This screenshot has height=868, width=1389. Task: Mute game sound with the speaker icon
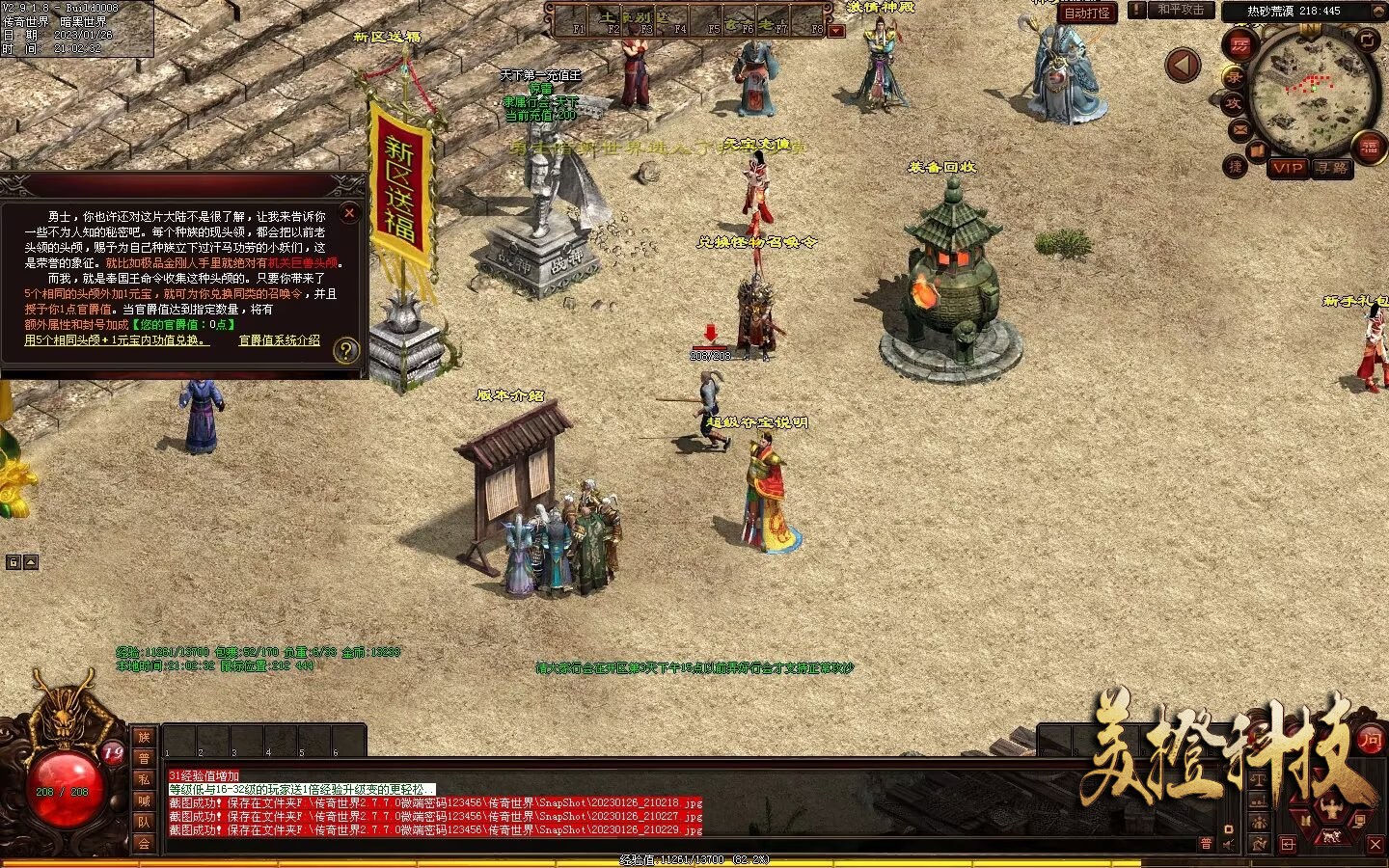(1227, 845)
